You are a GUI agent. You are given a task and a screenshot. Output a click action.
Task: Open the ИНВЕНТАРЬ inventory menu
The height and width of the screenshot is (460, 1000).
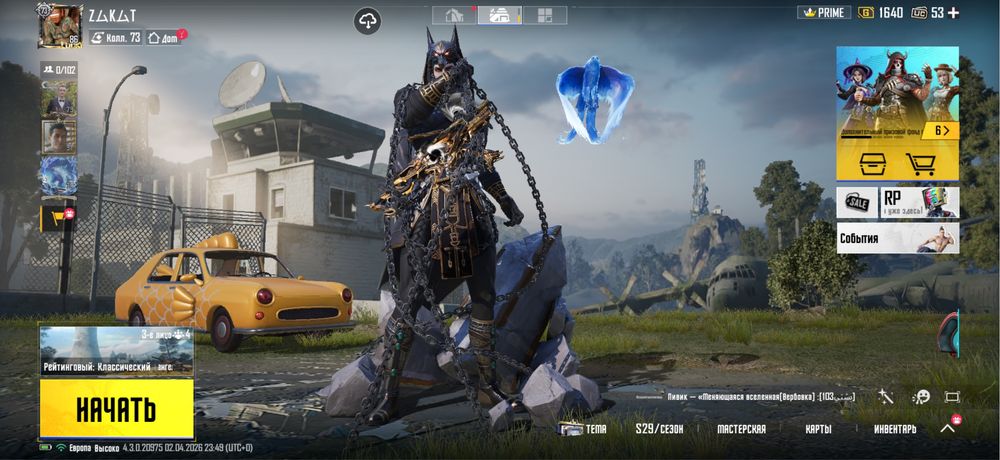coord(895,429)
